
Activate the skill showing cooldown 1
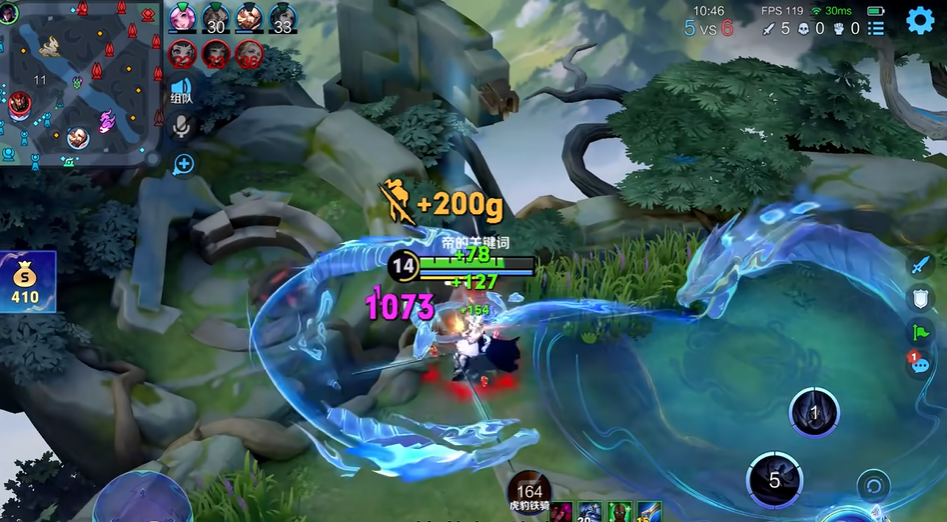coord(814,412)
